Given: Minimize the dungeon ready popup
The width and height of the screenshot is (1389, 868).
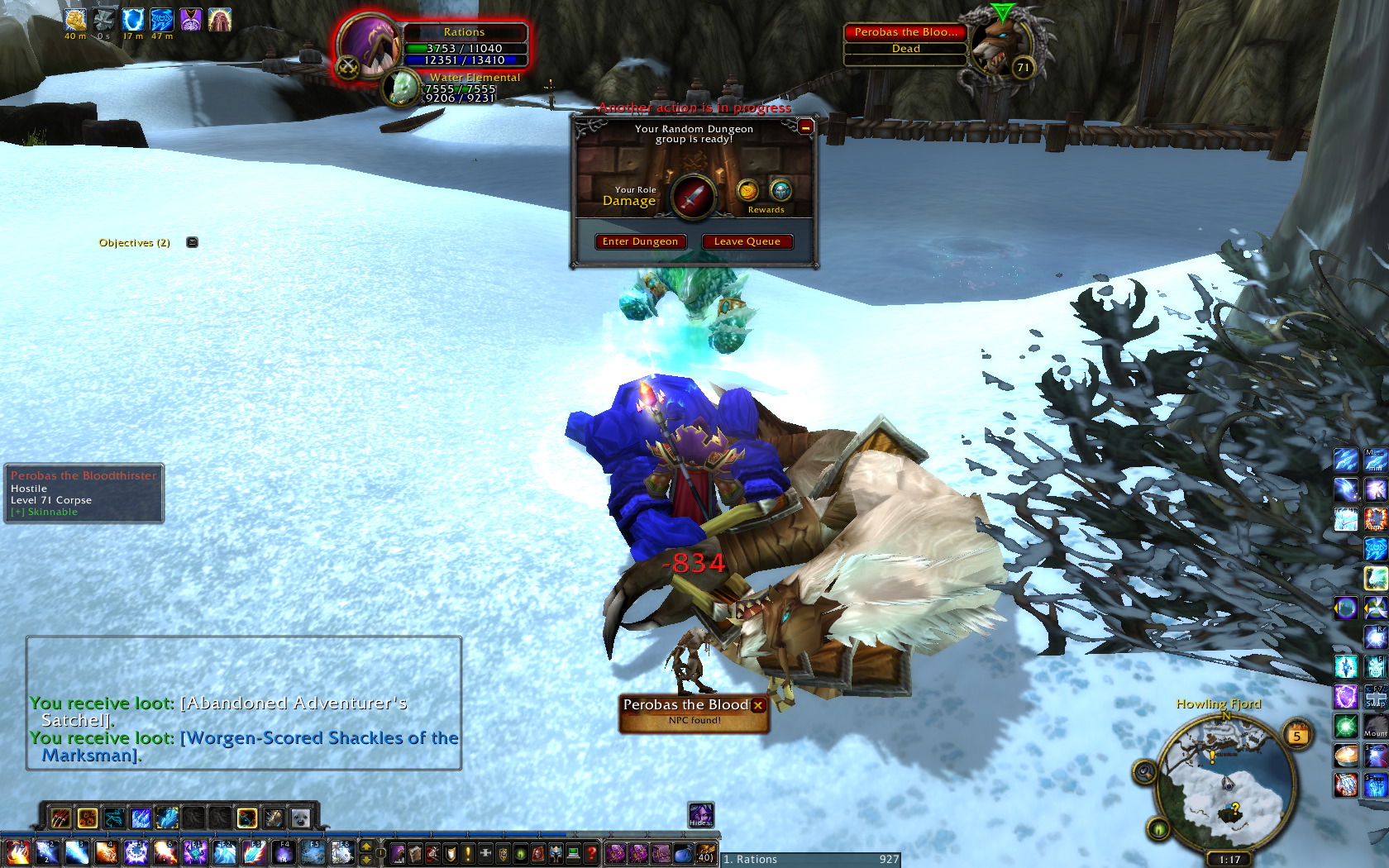Looking at the screenshot, I should 805,126.
